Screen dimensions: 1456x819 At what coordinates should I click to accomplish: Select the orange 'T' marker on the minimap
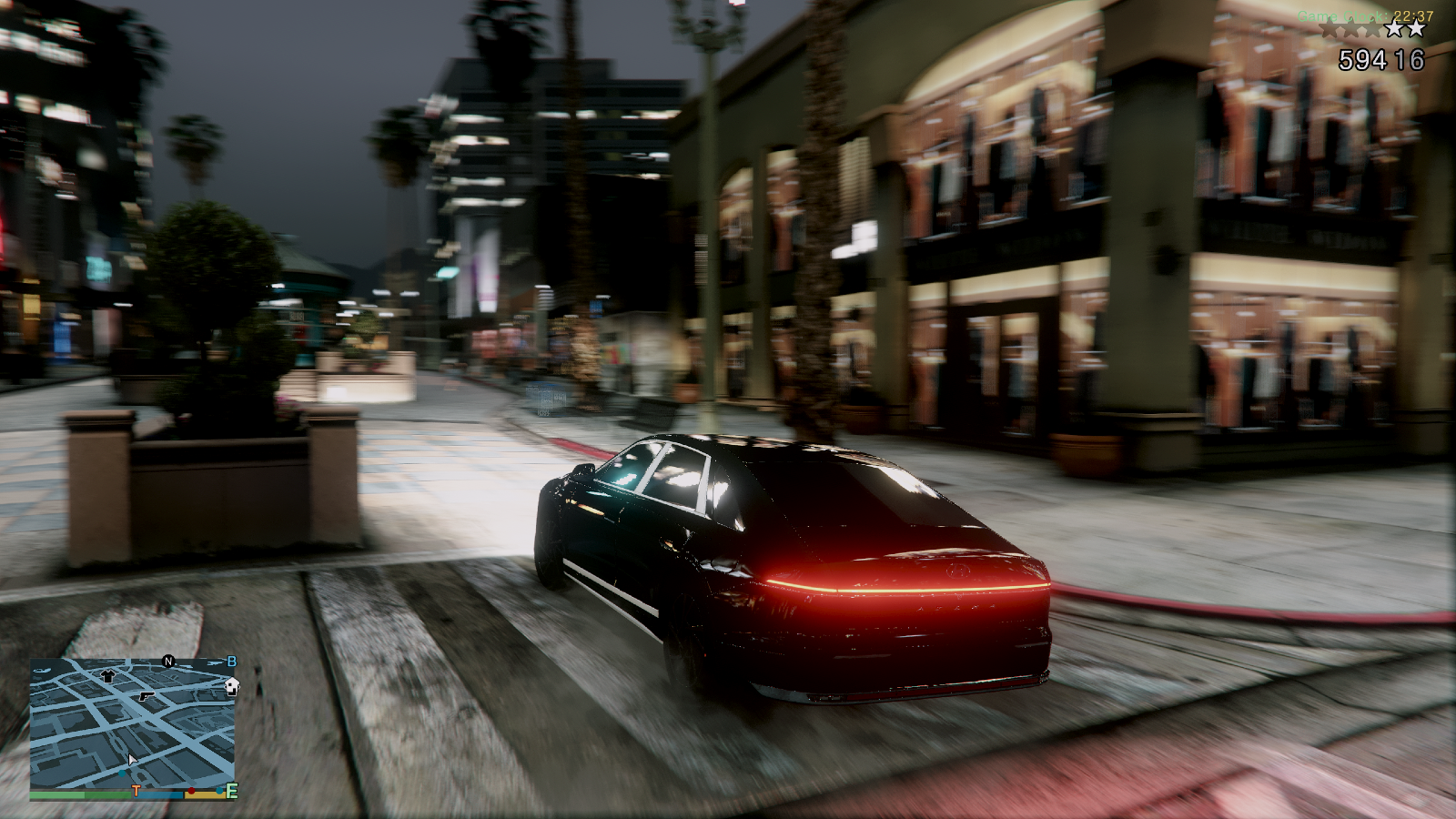(136, 791)
